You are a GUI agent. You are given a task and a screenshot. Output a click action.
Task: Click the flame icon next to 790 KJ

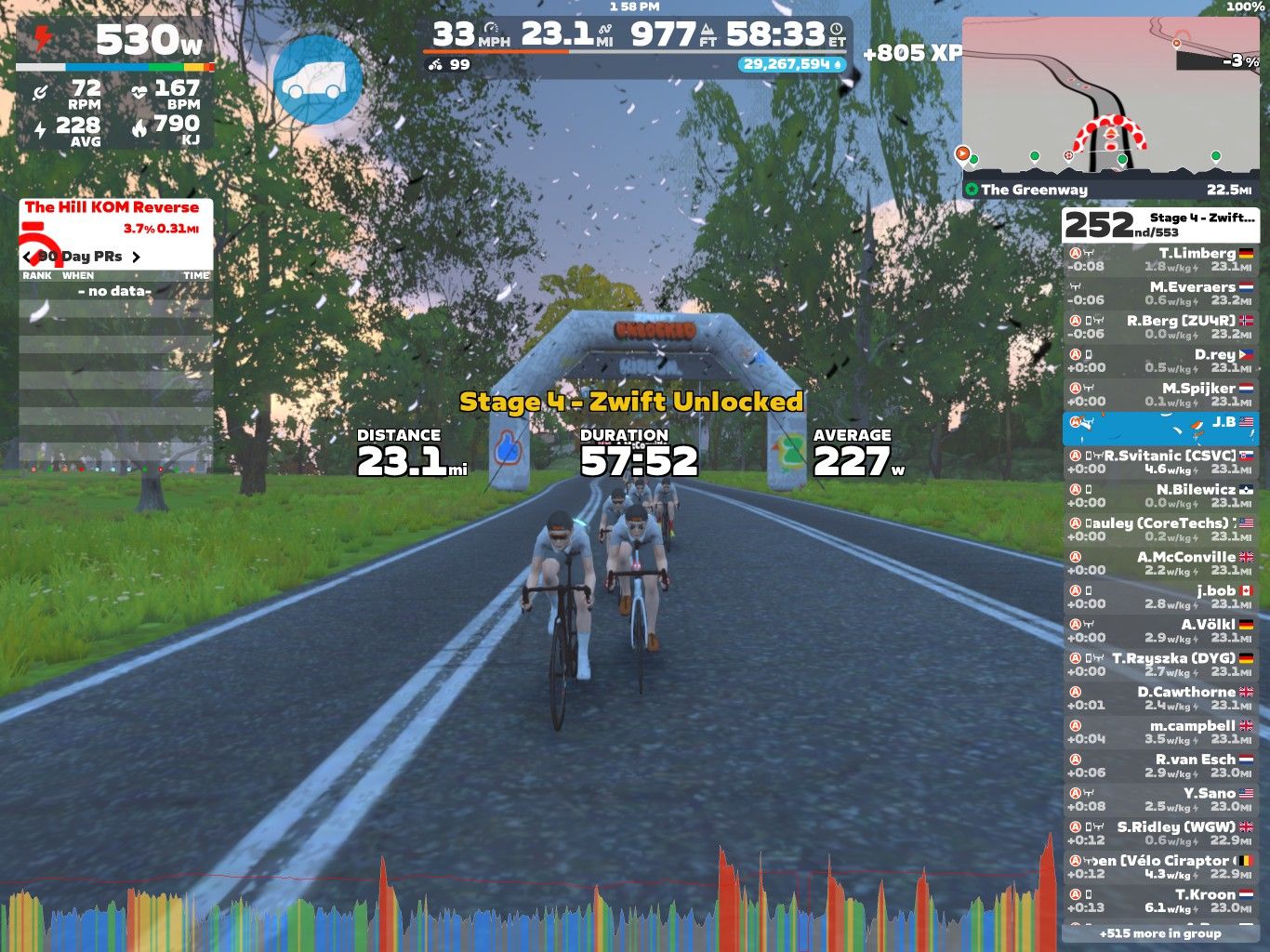[140, 127]
